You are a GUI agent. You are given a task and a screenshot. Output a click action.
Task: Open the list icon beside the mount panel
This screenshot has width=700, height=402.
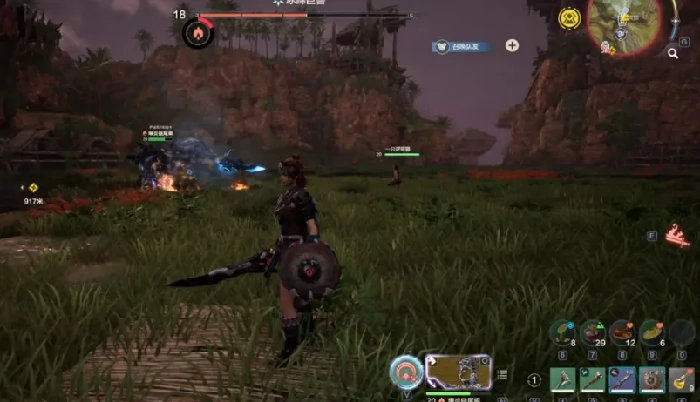[502, 375]
